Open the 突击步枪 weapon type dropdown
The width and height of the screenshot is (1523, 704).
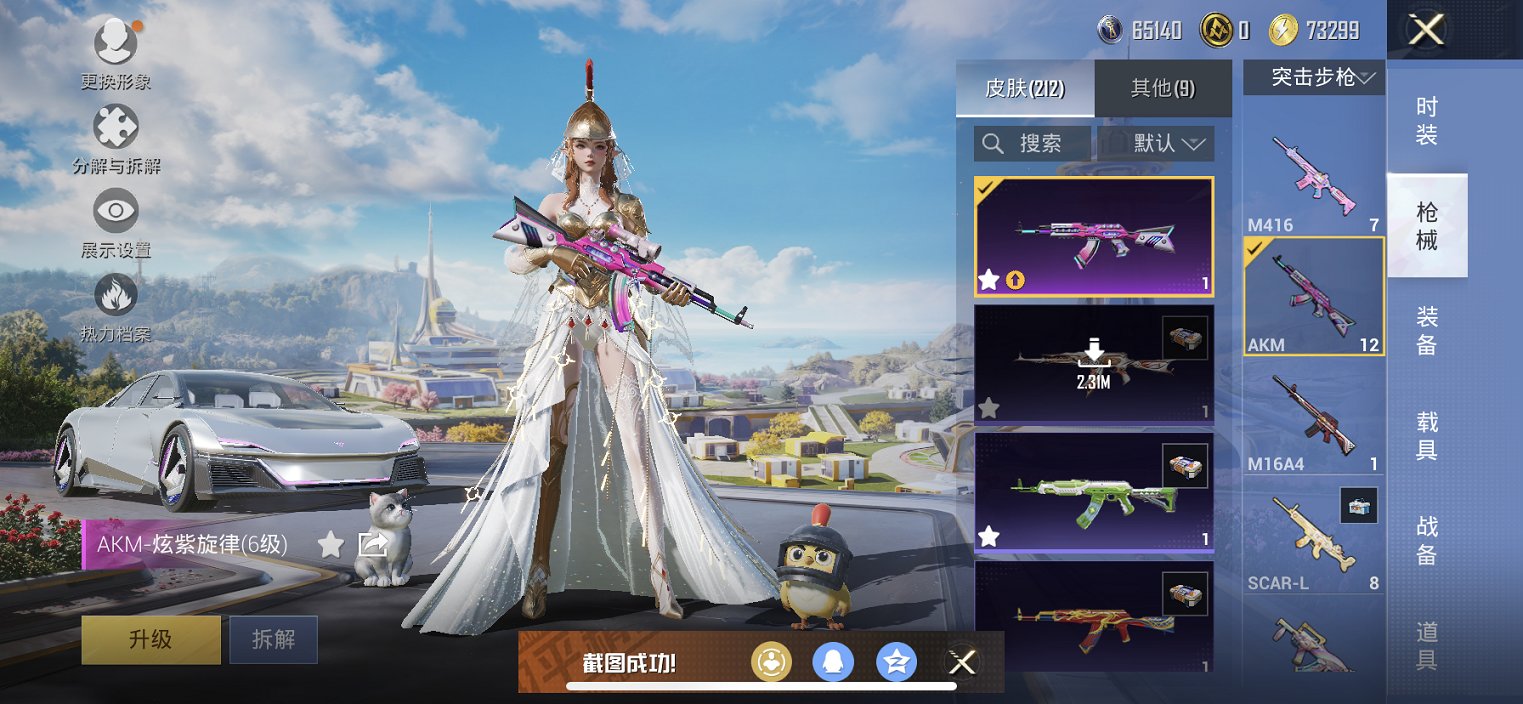(1314, 77)
